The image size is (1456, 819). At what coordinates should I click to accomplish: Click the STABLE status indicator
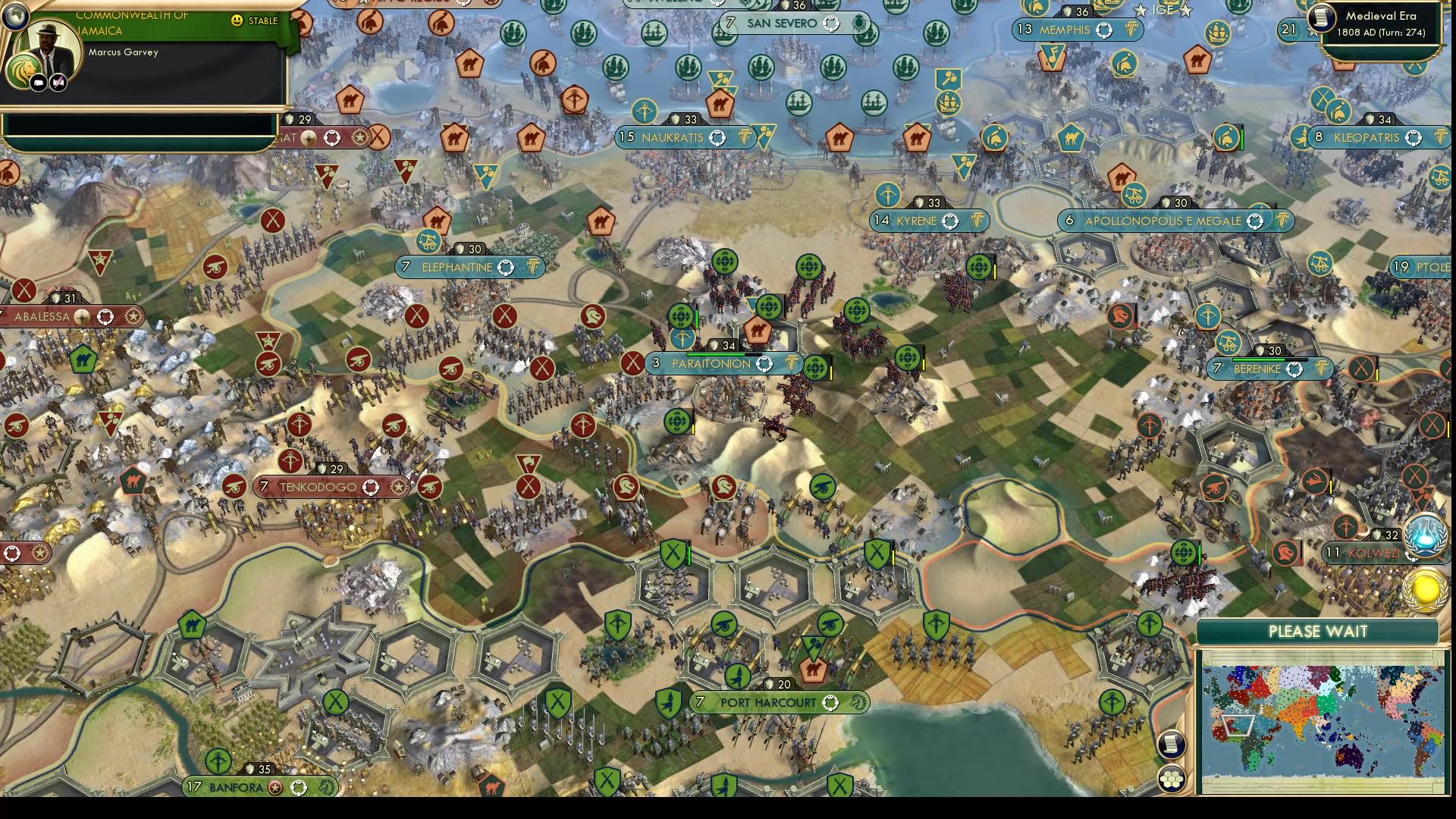click(262, 20)
